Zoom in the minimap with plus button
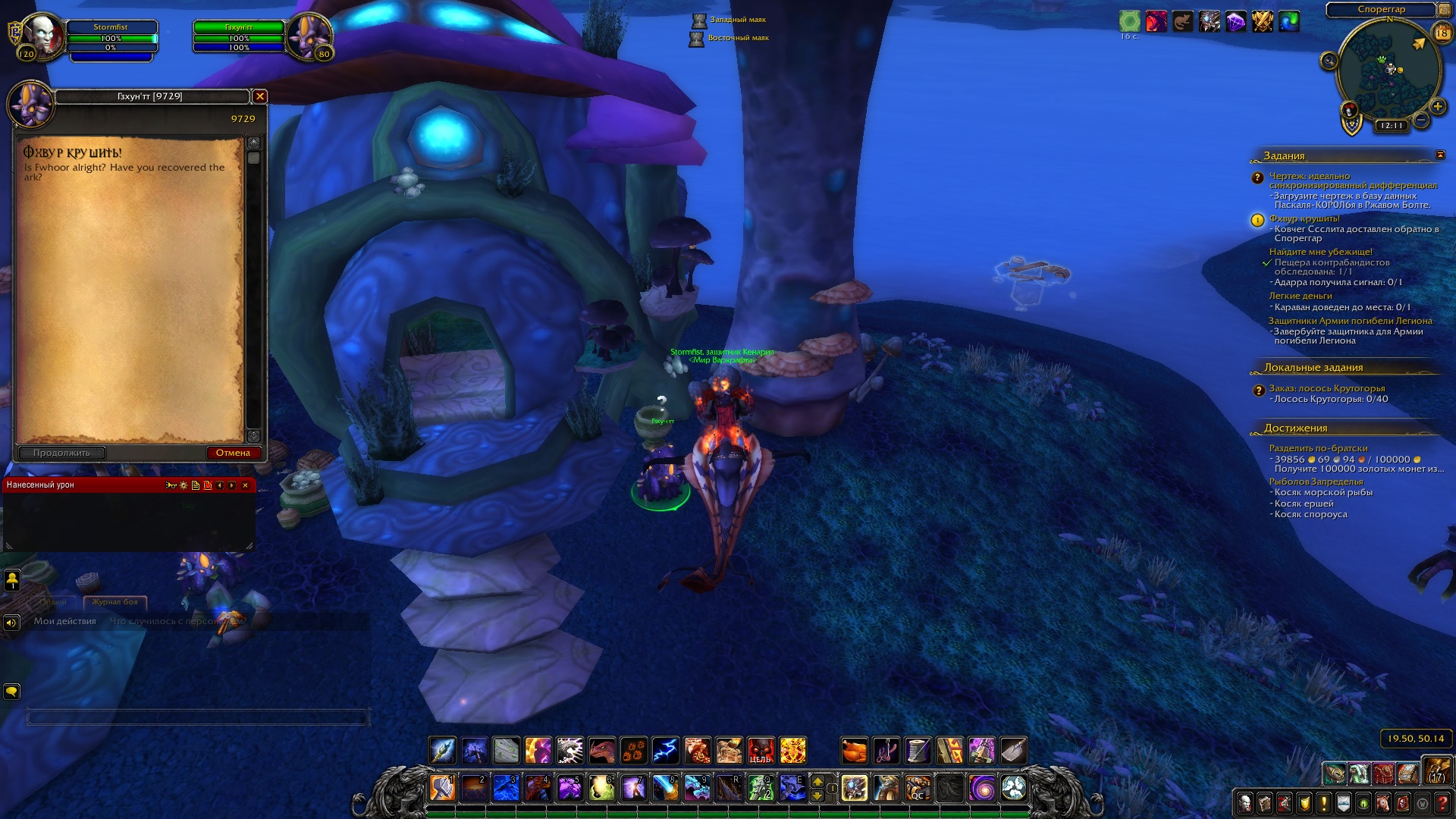 1437,106
